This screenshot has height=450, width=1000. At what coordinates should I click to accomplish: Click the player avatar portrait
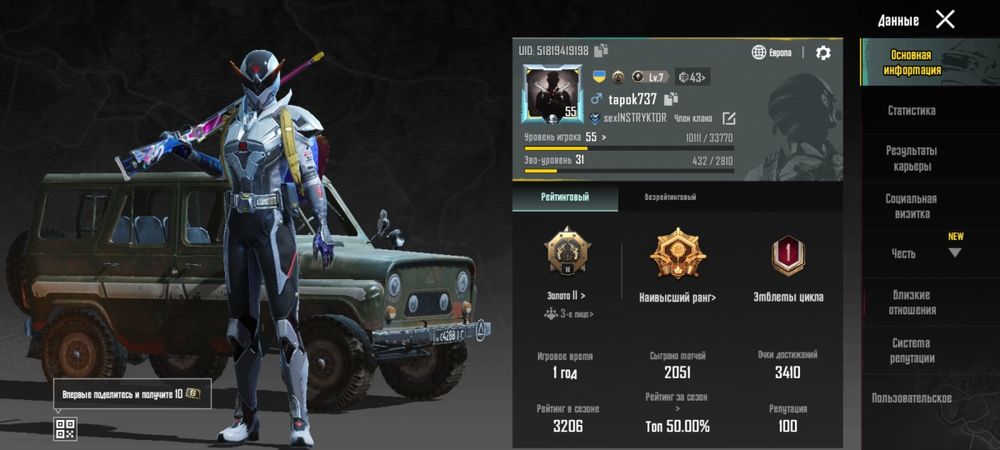coord(552,93)
